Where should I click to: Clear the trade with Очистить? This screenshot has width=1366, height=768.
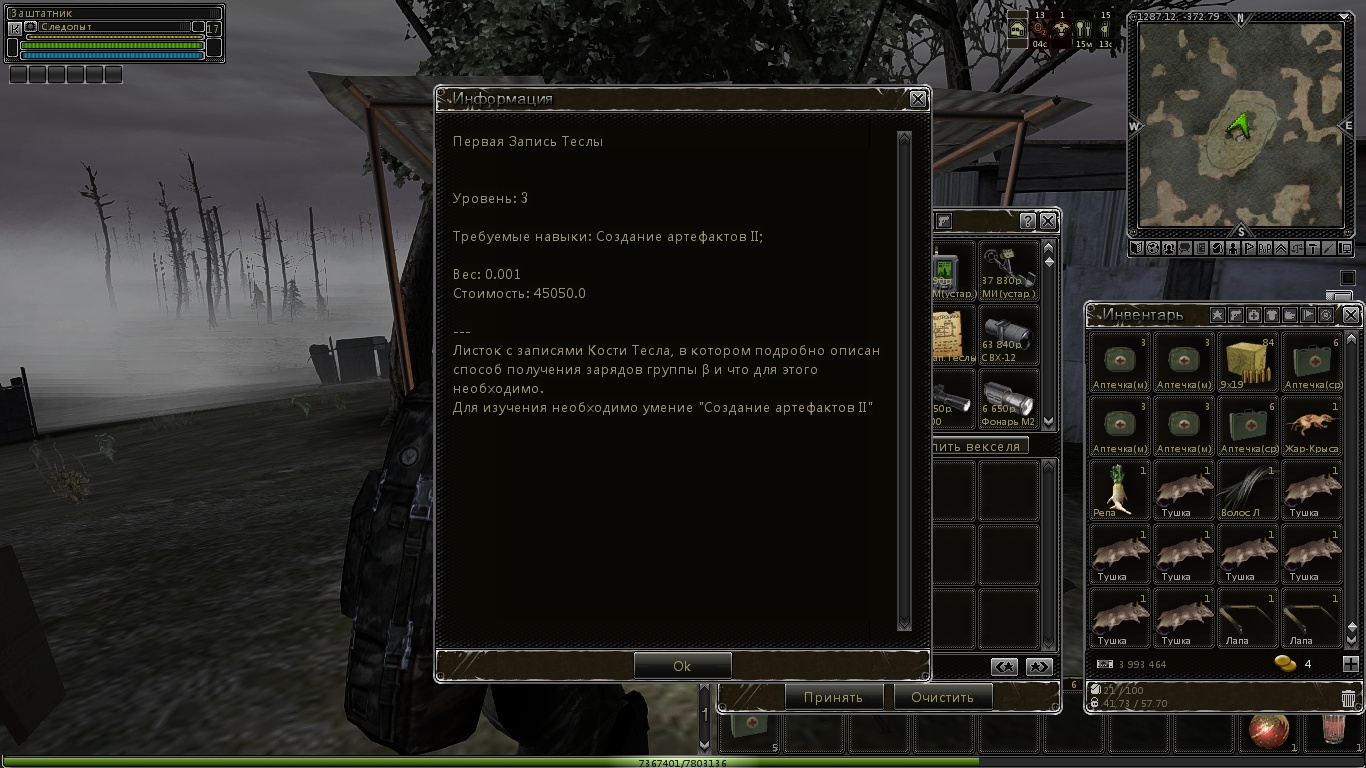942,697
